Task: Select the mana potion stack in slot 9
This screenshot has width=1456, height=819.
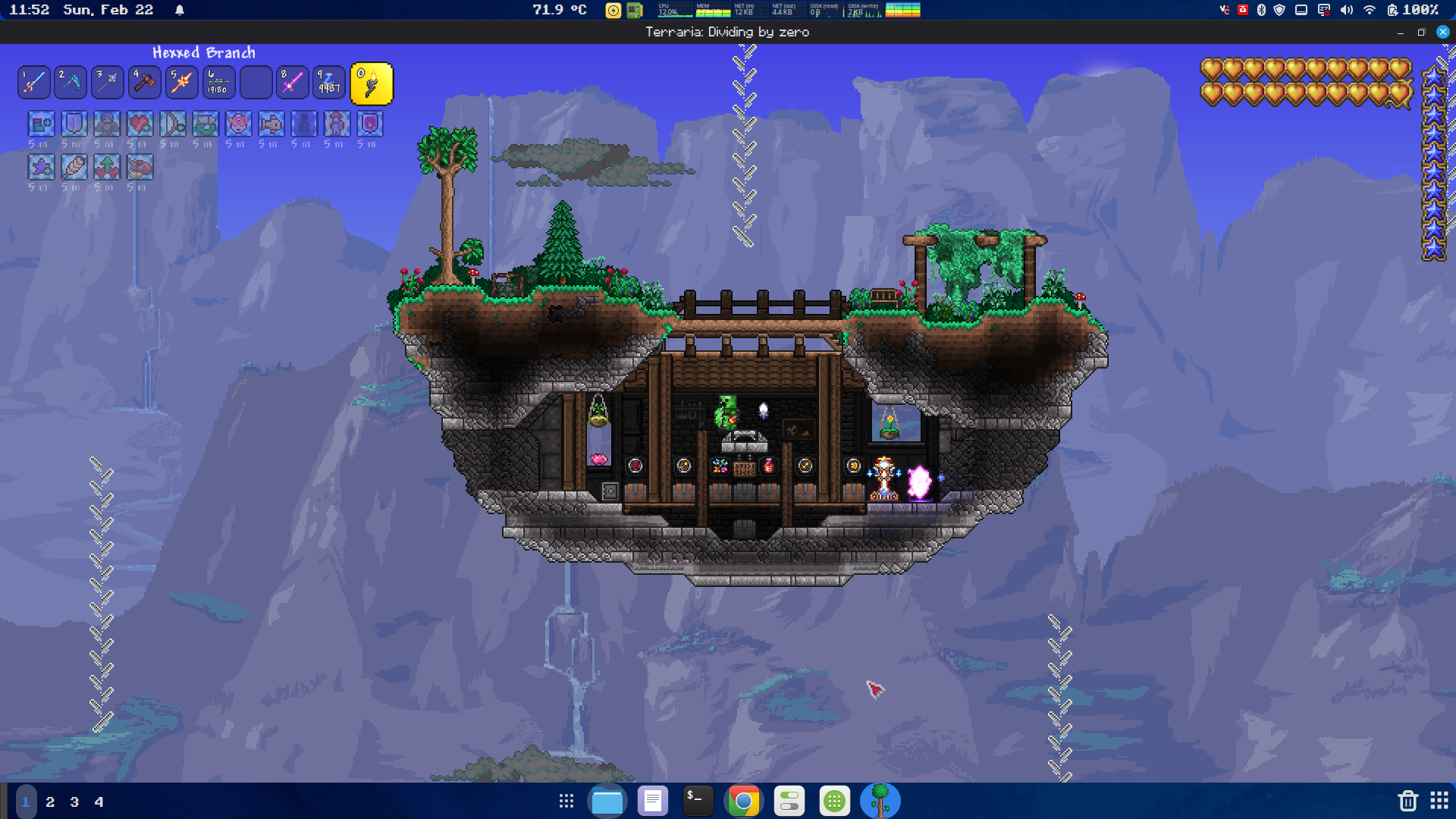Action: tap(329, 83)
